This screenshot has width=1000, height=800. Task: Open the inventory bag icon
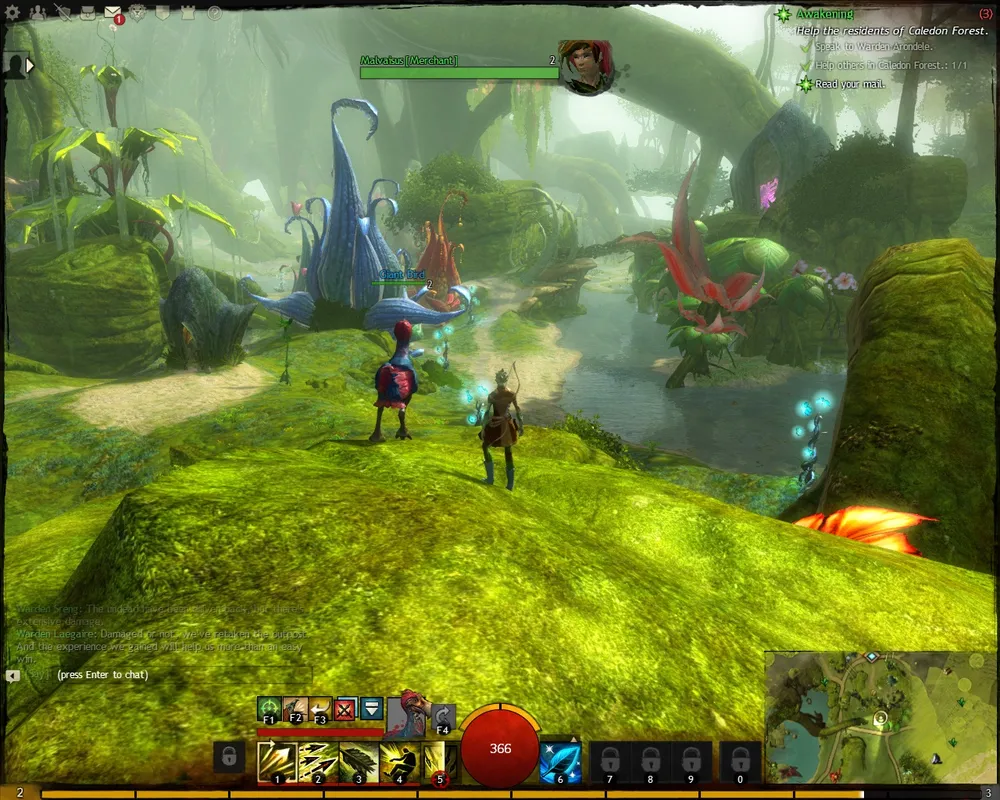pos(88,13)
